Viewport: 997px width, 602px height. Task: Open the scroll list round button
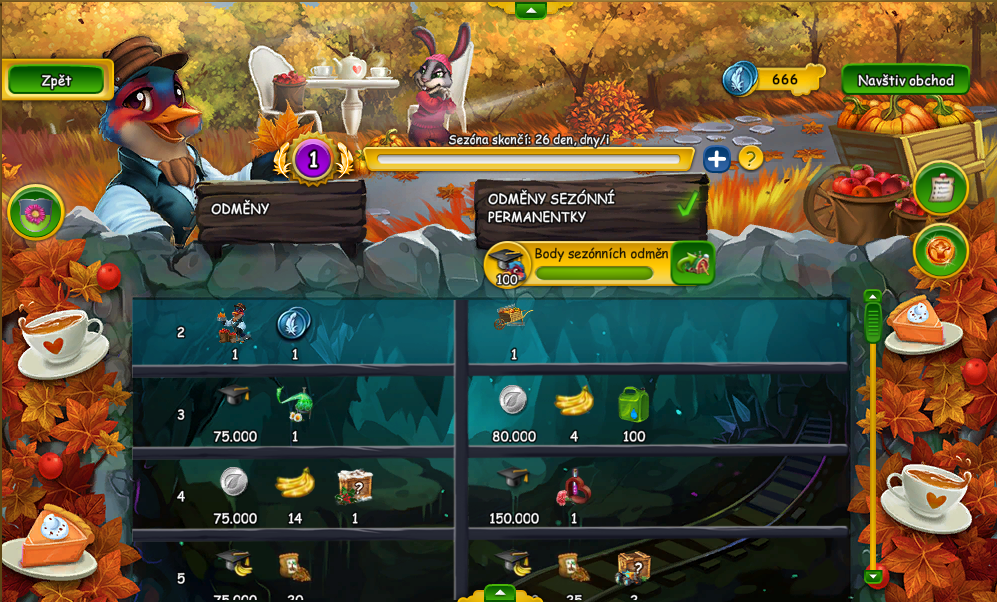coord(940,188)
